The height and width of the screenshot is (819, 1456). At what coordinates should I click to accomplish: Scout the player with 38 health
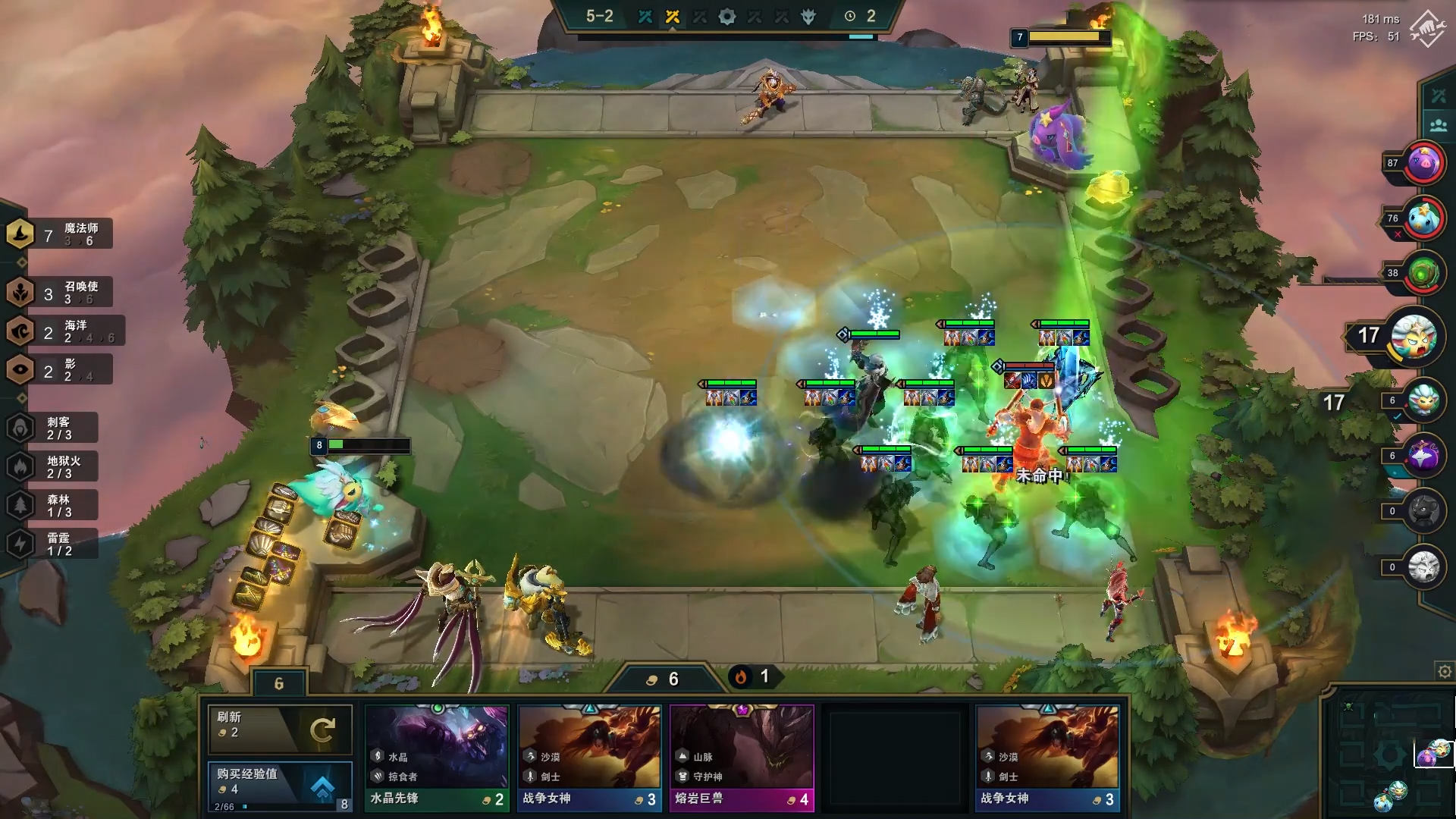(1423, 273)
